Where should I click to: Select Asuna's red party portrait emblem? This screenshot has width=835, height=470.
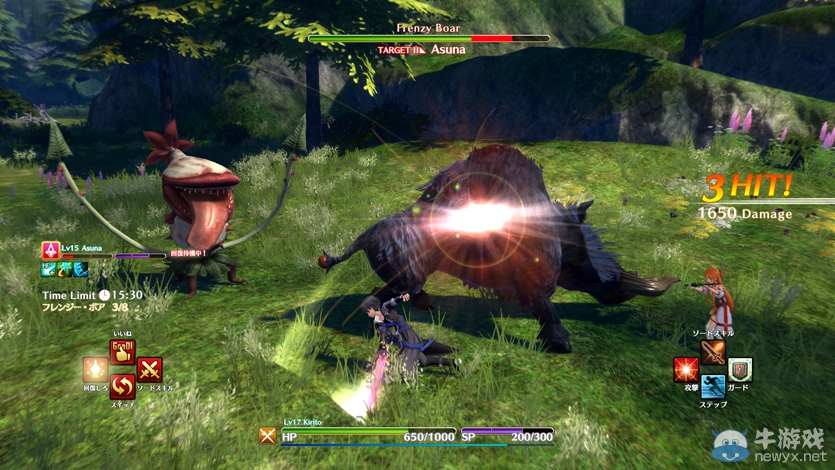[50, 250]
